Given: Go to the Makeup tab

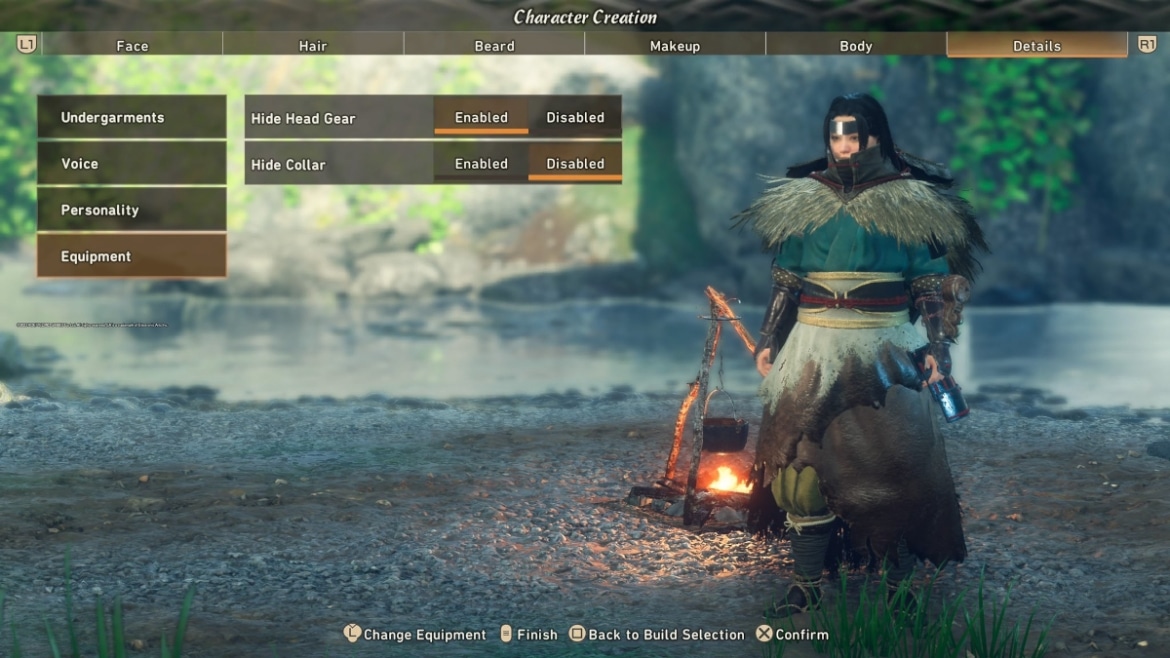Looking at the screenshot, I should [x=675, y=45].
